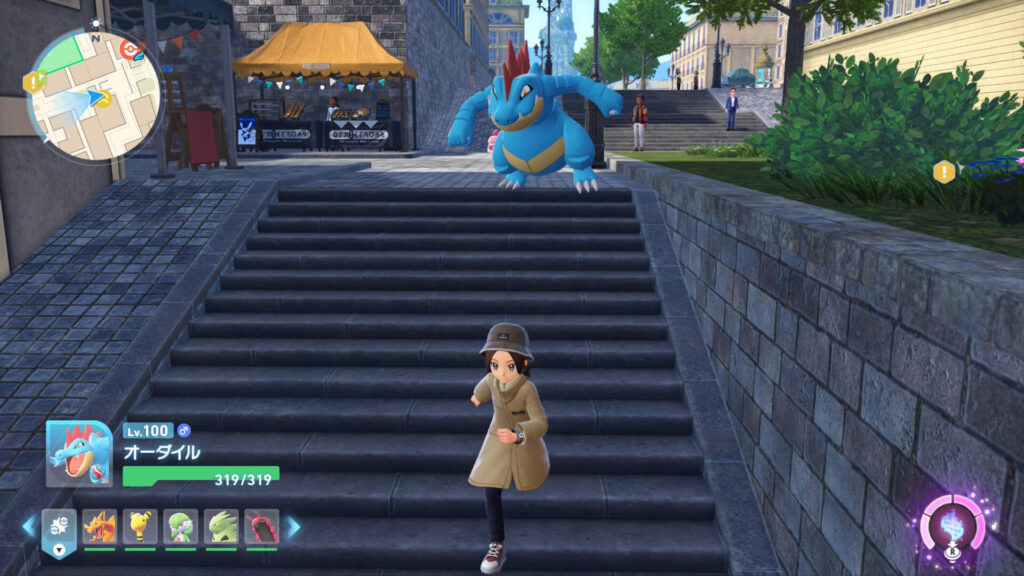Select the Tyranitar party slot
Screen dimensions: 1024x576
(x=221, y=526)
